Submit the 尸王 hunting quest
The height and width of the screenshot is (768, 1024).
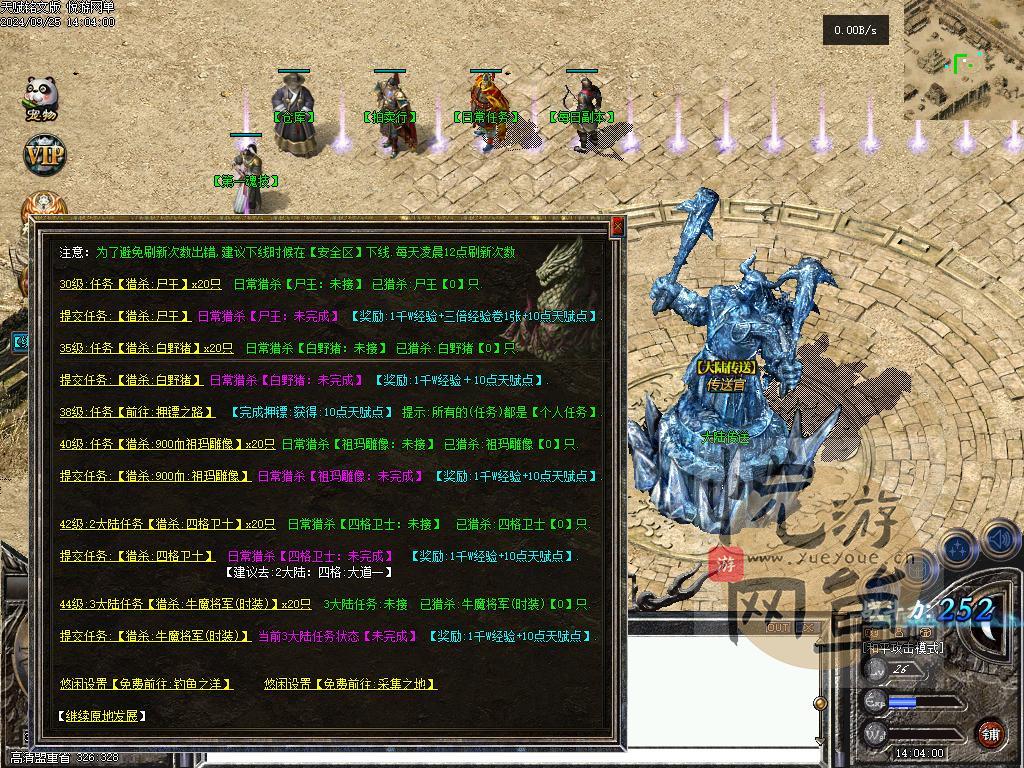(x=124, y=316)
